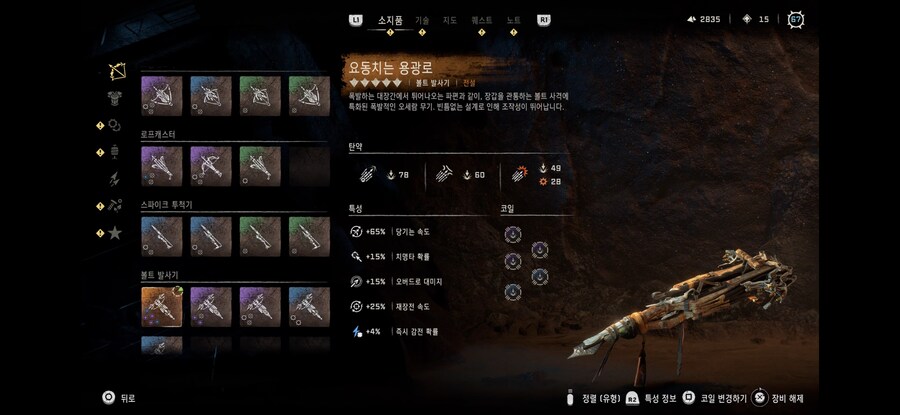Open the 지도 (Map) tab
This screenshot has width=900, height=415.
pyautogui.click(x=451, y=19)
